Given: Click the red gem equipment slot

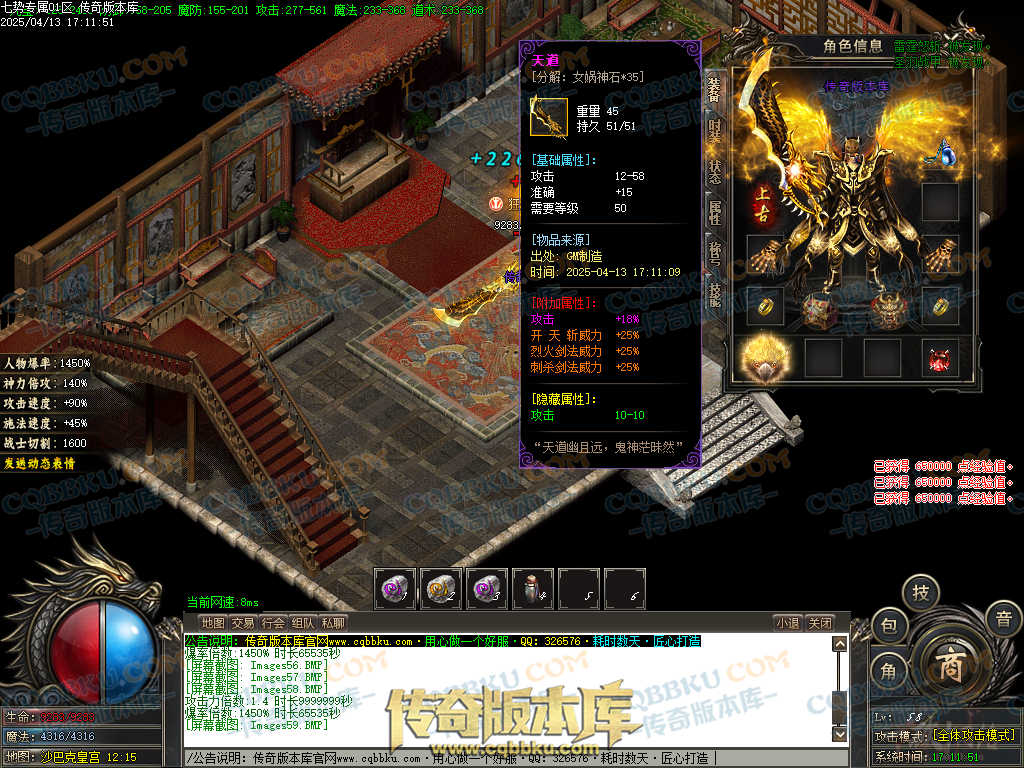Looking at the screenshot, I should (x=940, y=358).
